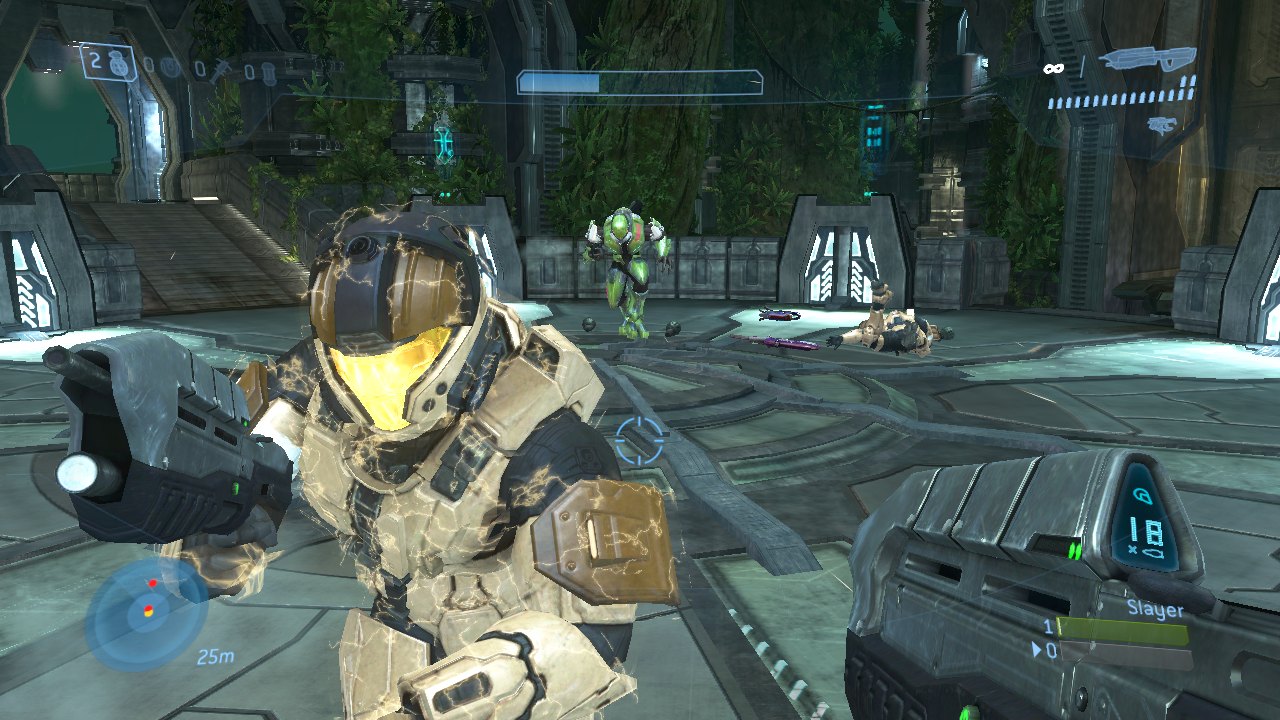Click the circular motion tracker radar

point(146,612)
